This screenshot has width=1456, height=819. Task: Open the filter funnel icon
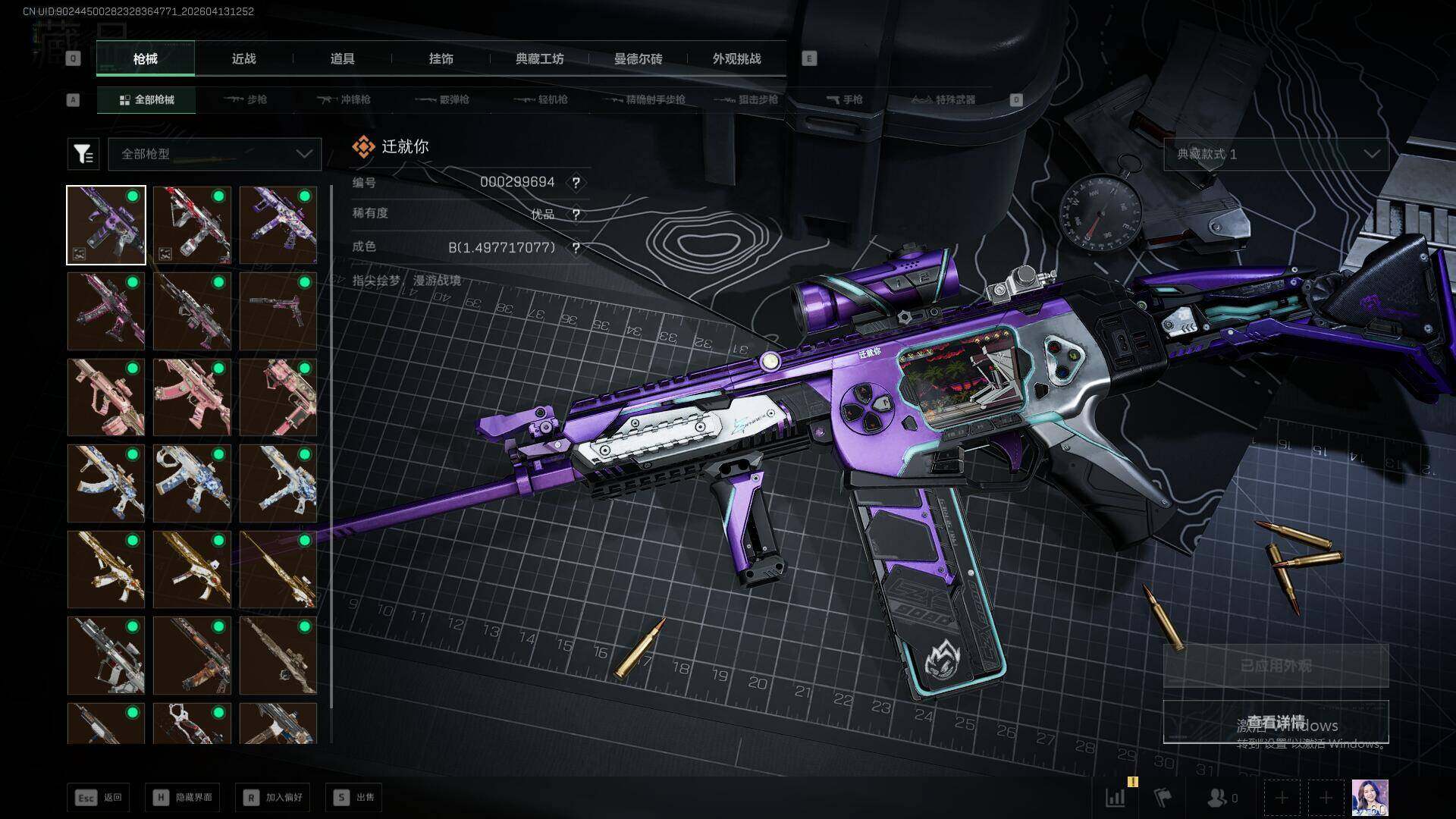(83, 154)
